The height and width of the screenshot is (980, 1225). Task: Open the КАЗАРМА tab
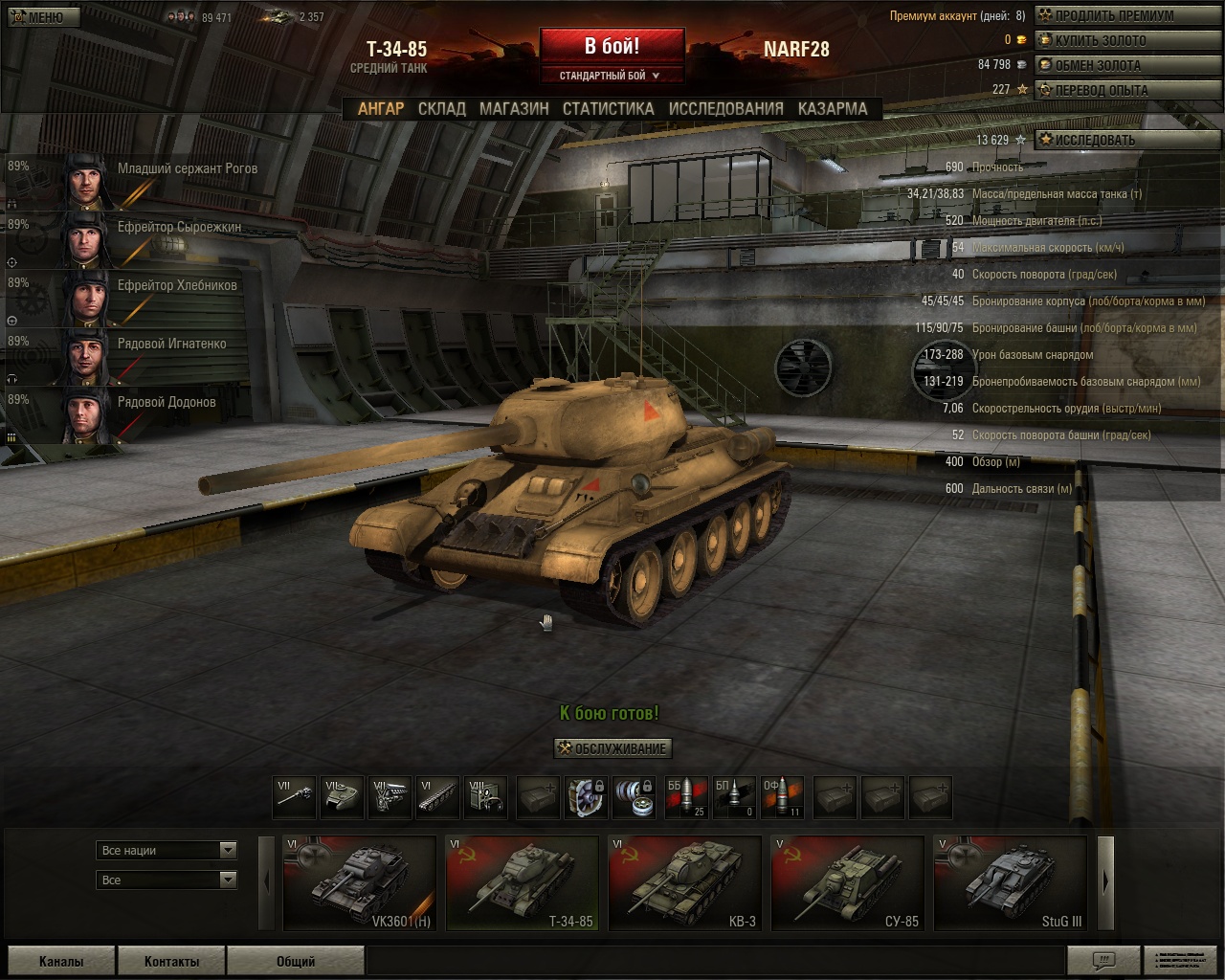833,109
